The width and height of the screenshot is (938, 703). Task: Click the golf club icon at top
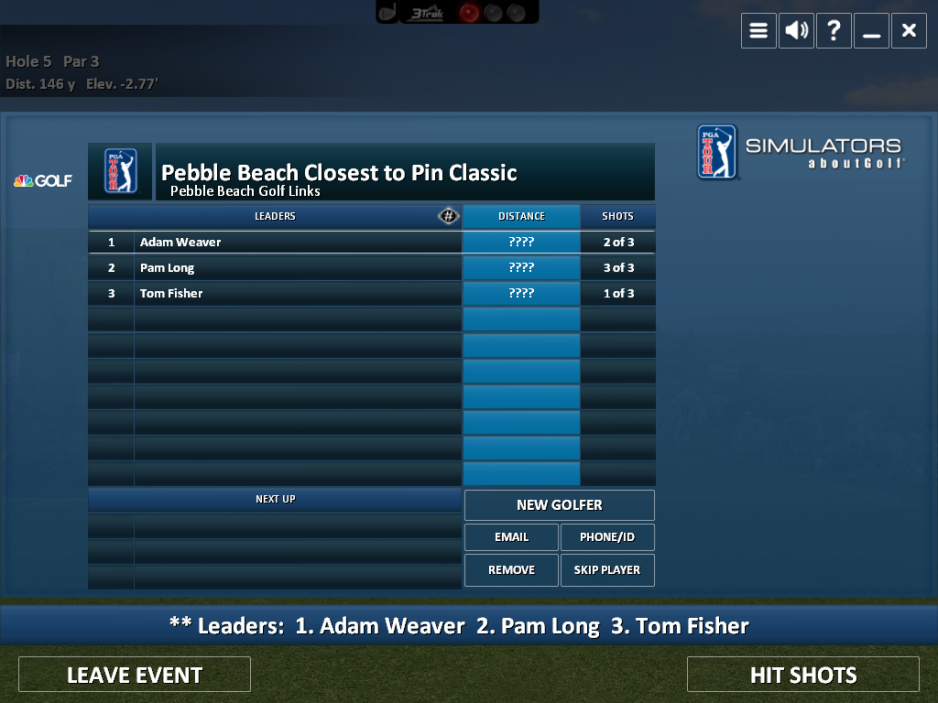tap(388, 12)
